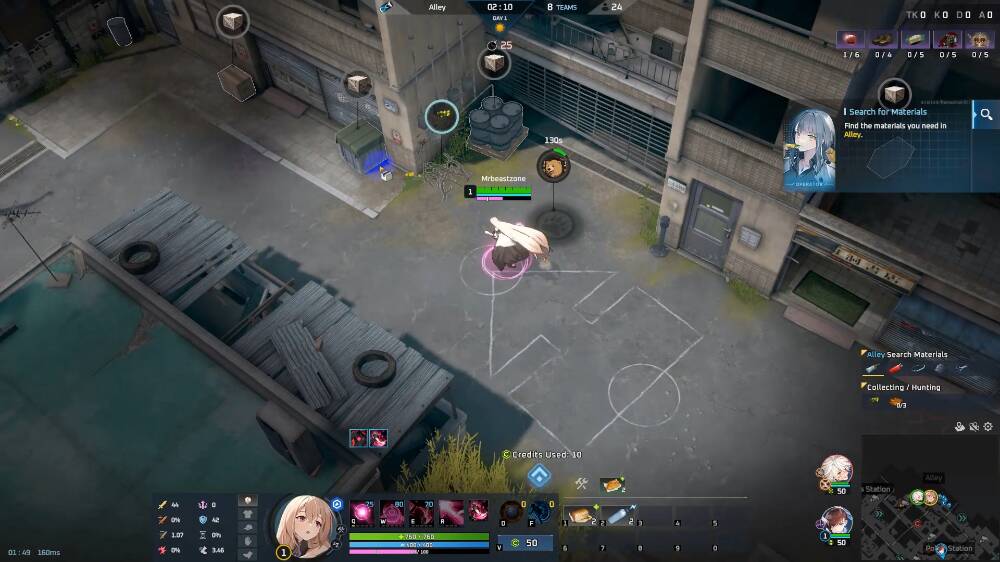The image size is (1000, 562).
Task: Click the player character portrait
Action: [x=303, y=524]
